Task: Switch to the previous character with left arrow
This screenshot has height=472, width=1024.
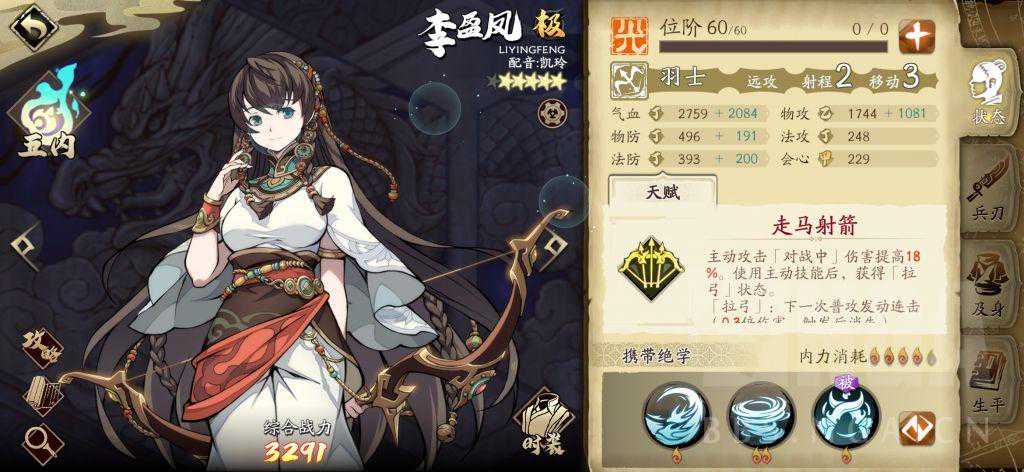Action: point(22,241)
